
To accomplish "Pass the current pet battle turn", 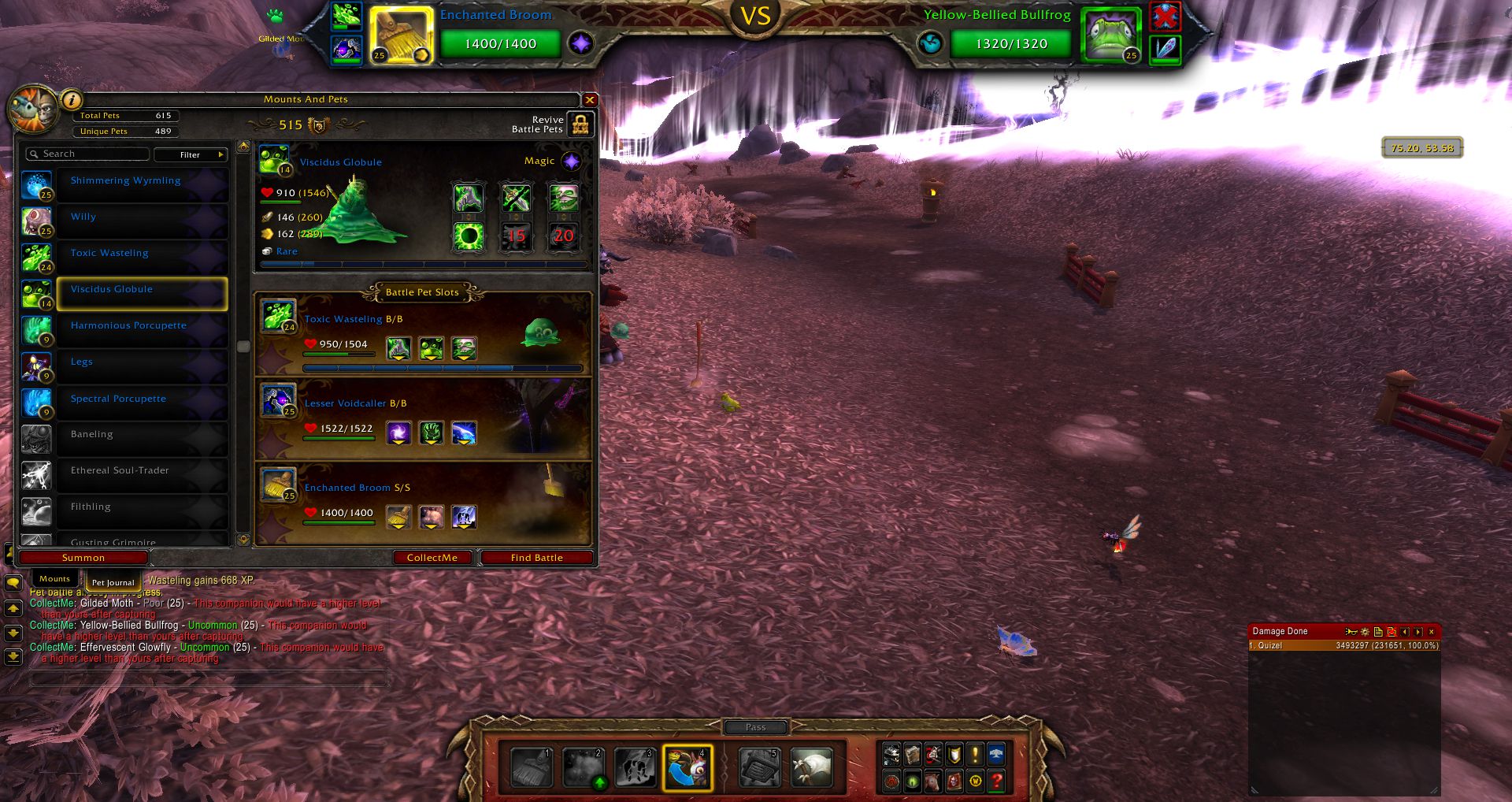I will (x=755, y=727).
